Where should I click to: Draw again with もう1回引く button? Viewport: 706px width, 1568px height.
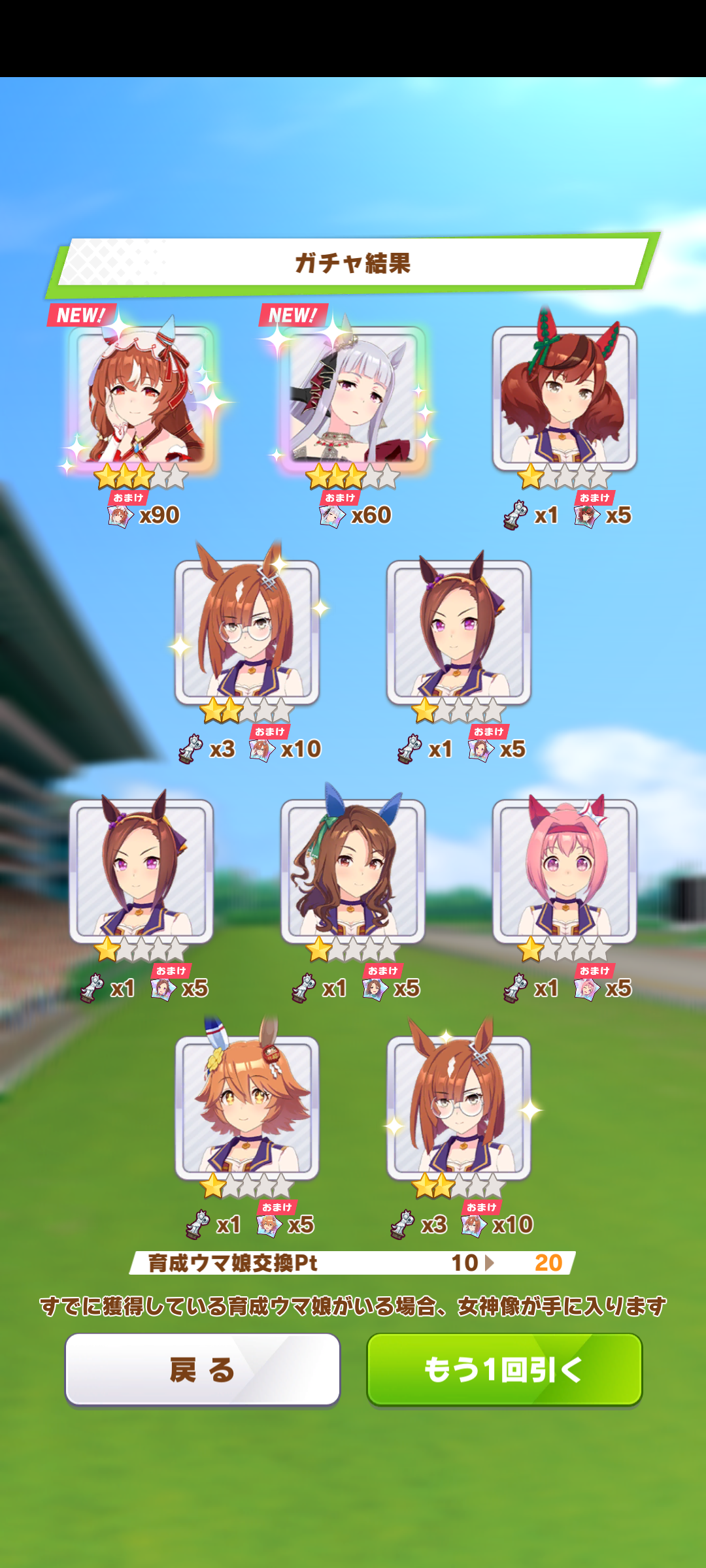point(504,1369)
